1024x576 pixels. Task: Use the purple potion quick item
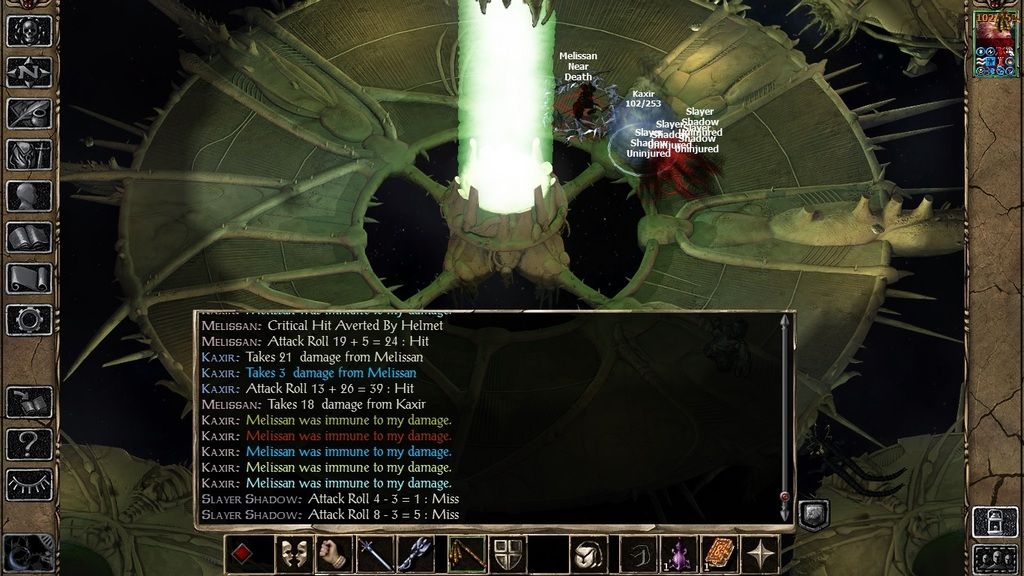click(679, 554)
